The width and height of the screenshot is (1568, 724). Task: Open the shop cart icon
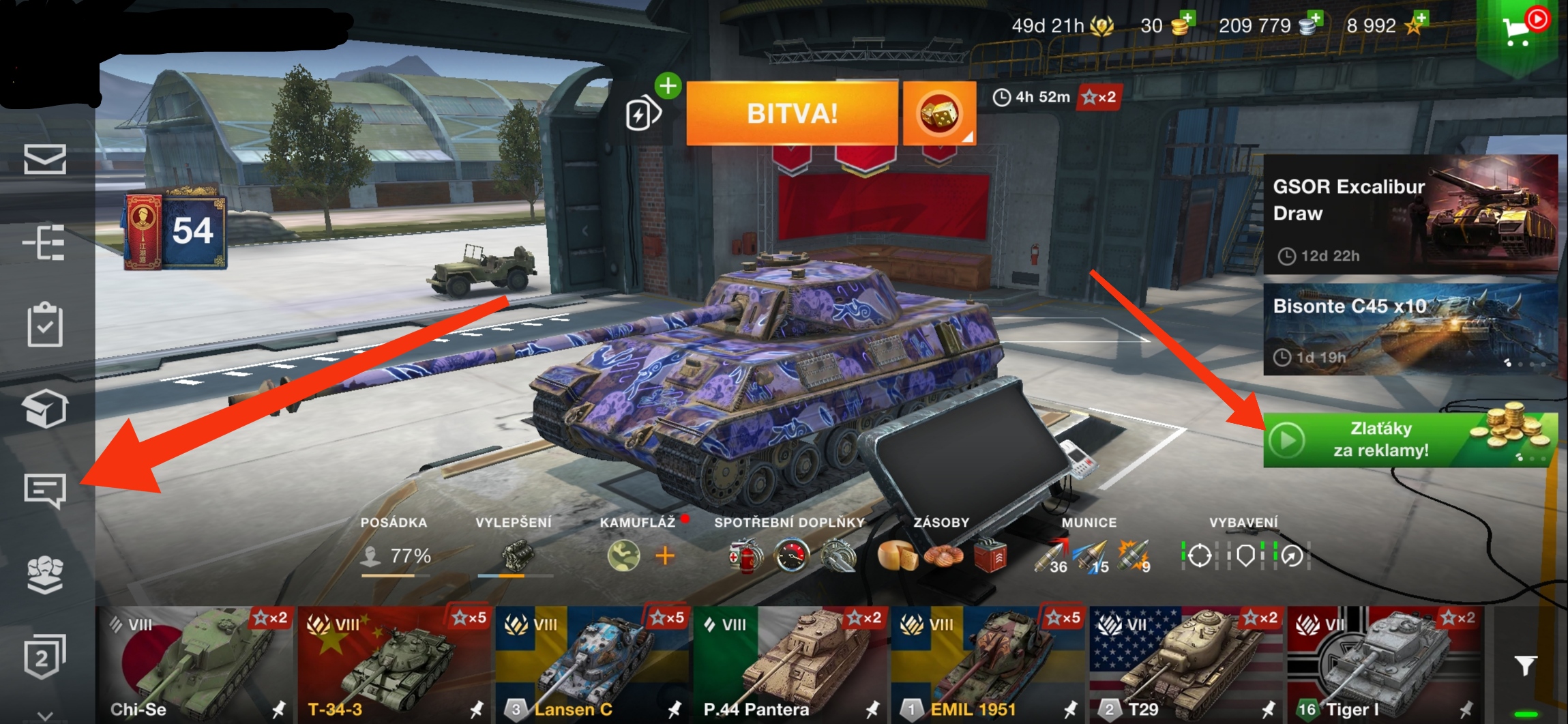pos(1518,30)
